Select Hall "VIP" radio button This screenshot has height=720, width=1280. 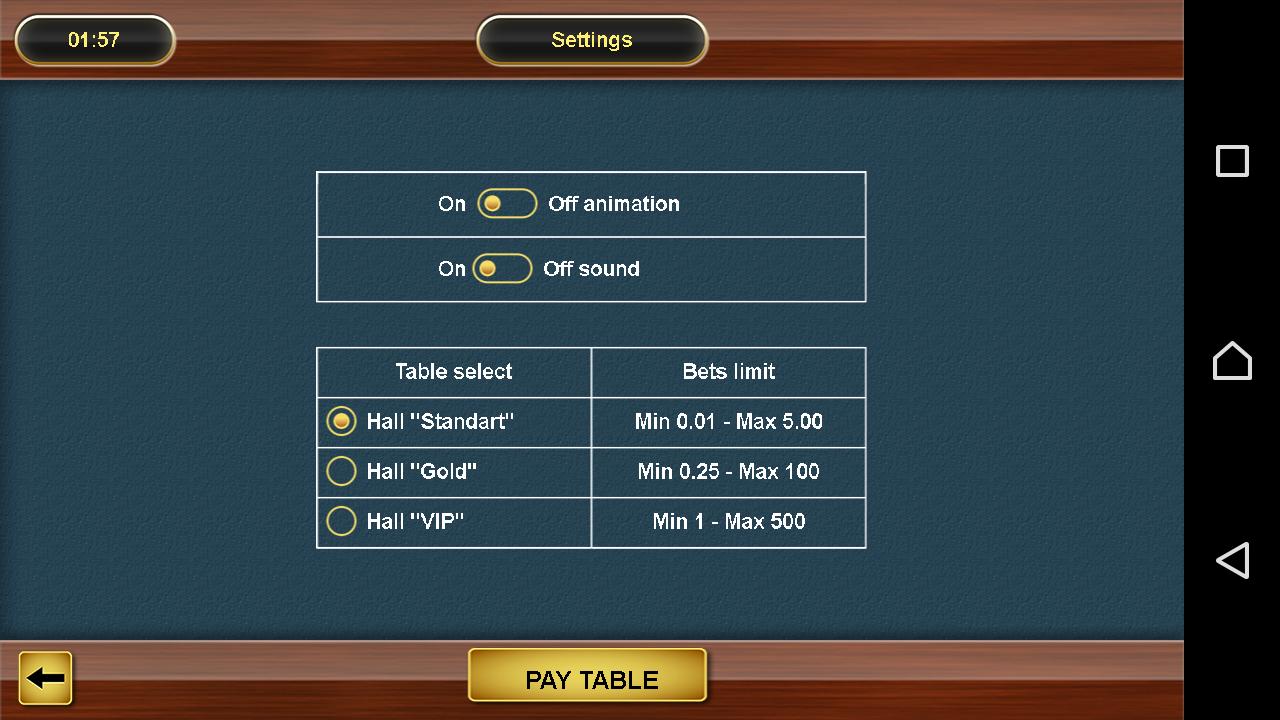[341, 520]
